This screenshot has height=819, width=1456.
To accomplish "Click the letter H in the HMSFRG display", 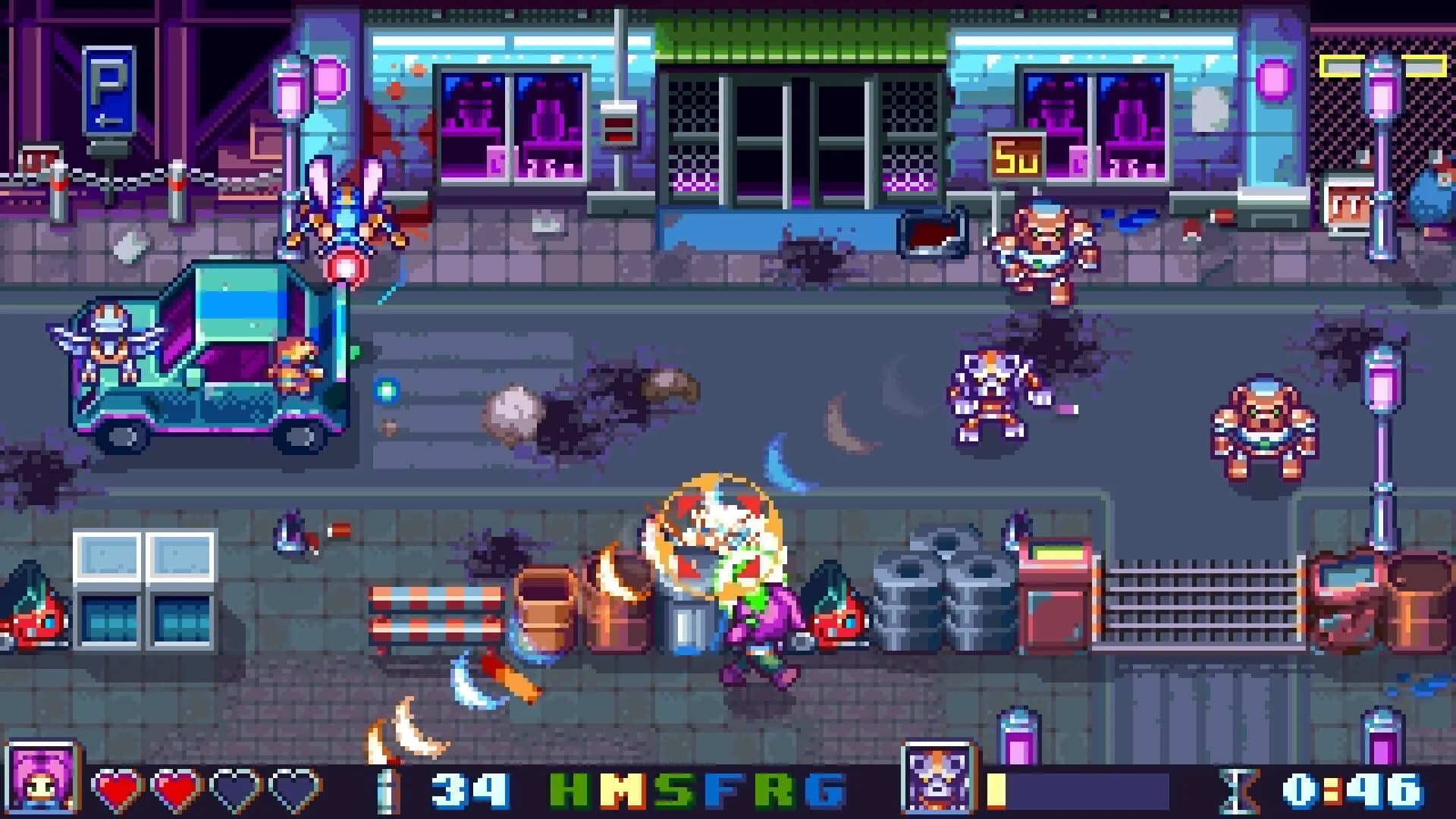I will (567, 789).
